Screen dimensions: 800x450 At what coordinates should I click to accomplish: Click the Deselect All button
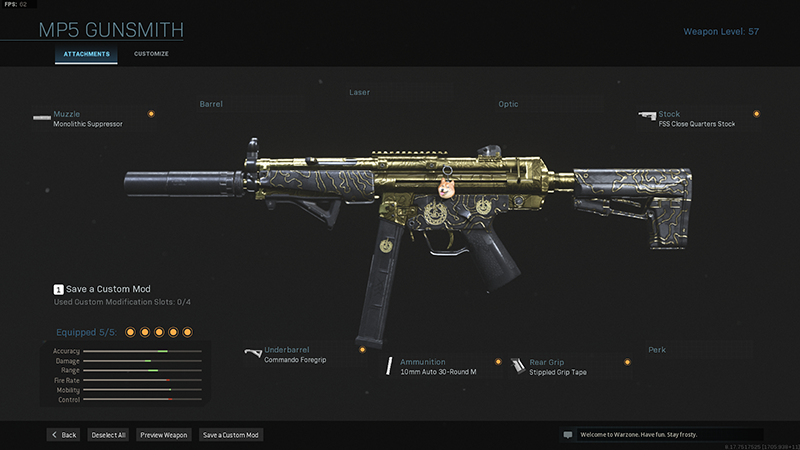pos(108,435)
